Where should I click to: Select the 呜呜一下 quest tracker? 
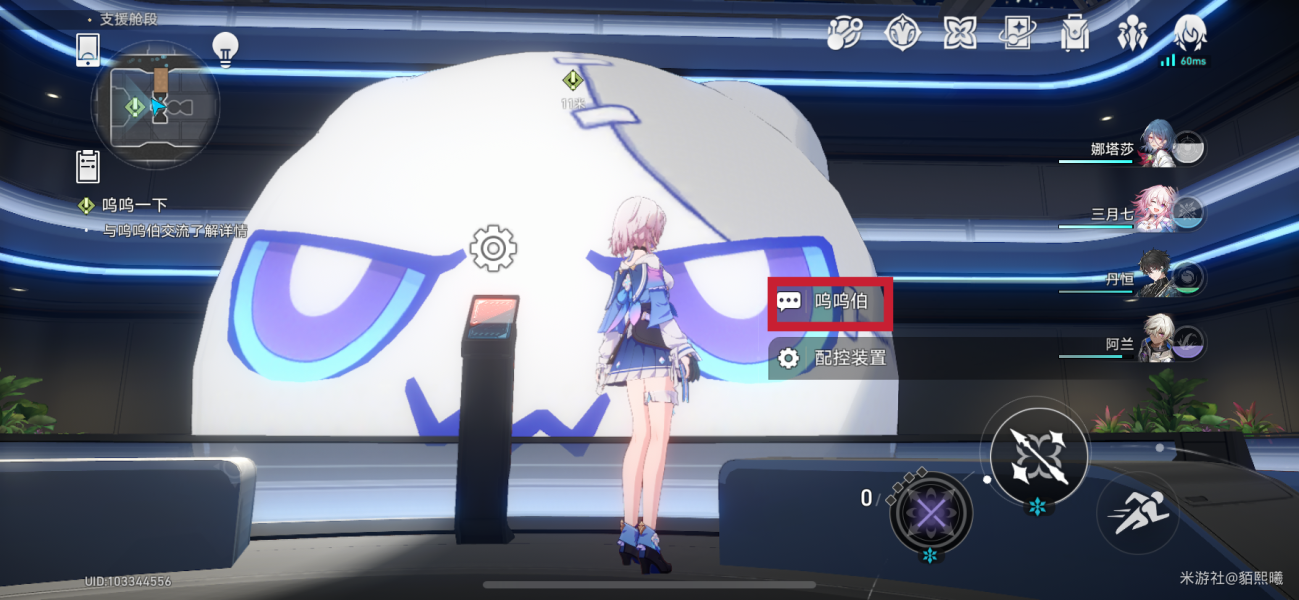(134, 206)
